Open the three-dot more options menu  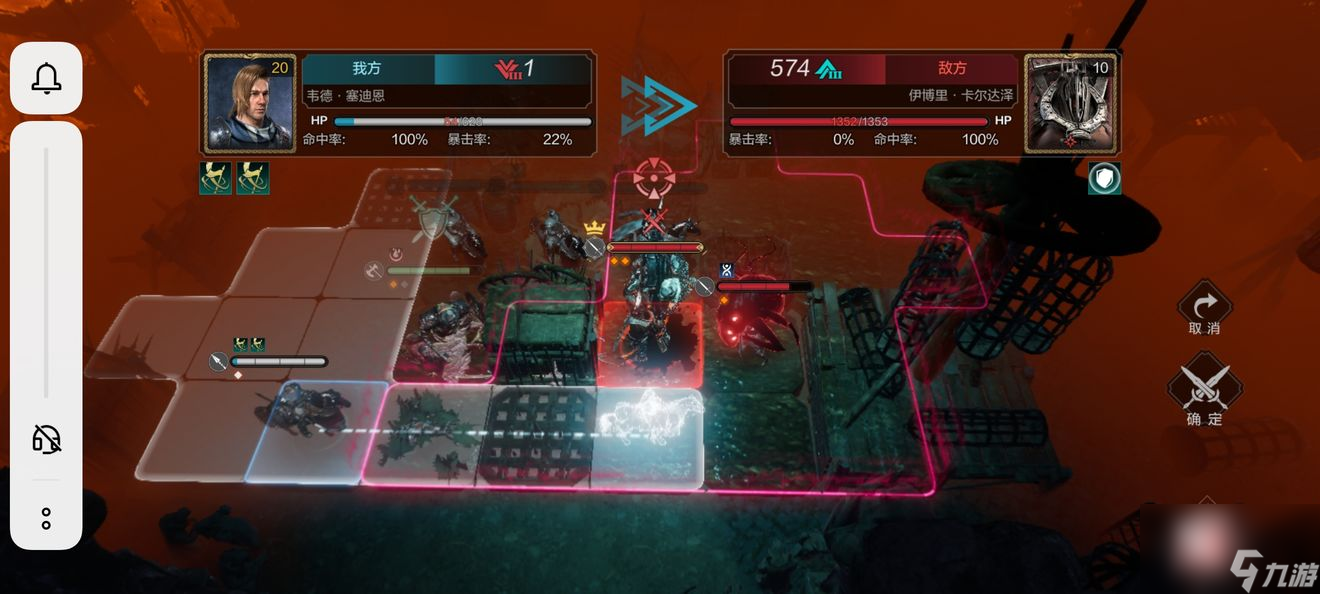point(46,518)
